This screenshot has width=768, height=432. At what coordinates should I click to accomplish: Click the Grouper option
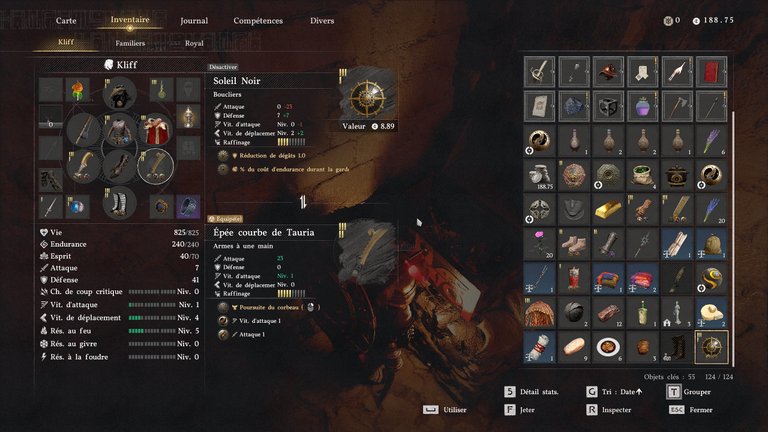pos(691,391)
